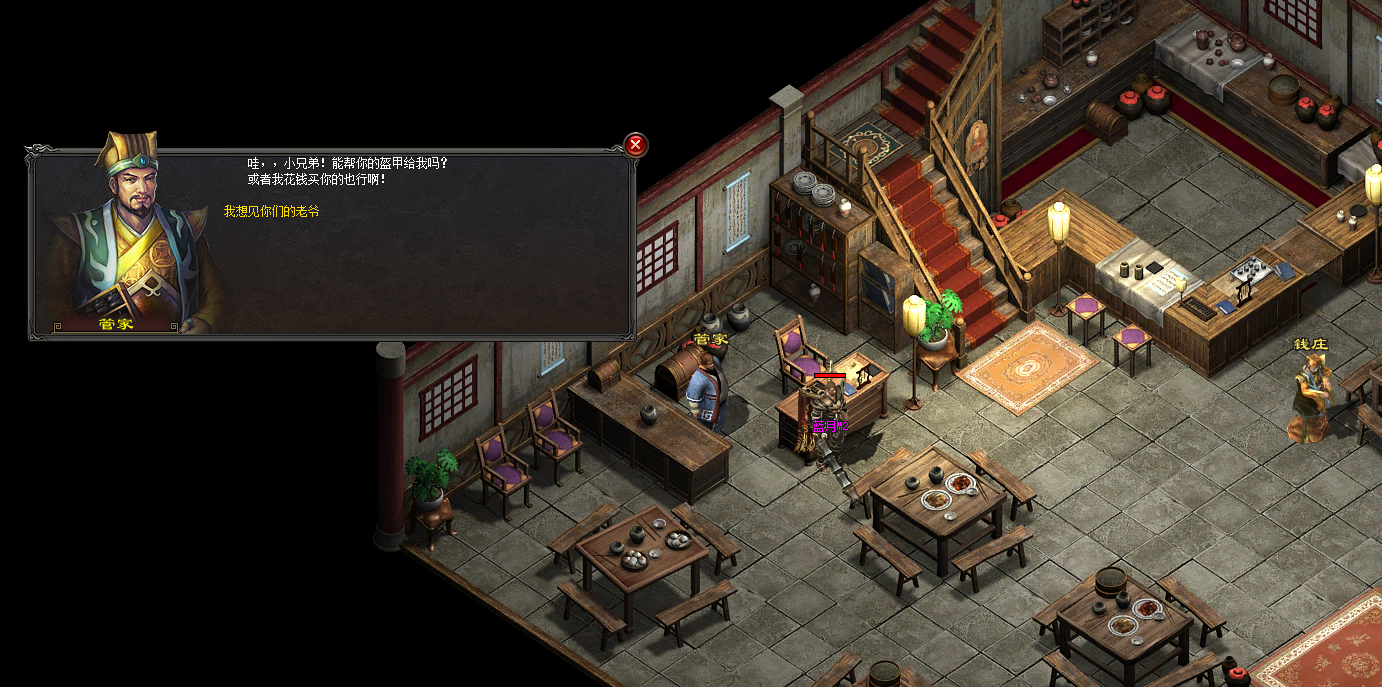Close the 管家 dialogue window
This screenshot has width=1382, height=687.
pos(635,145)
